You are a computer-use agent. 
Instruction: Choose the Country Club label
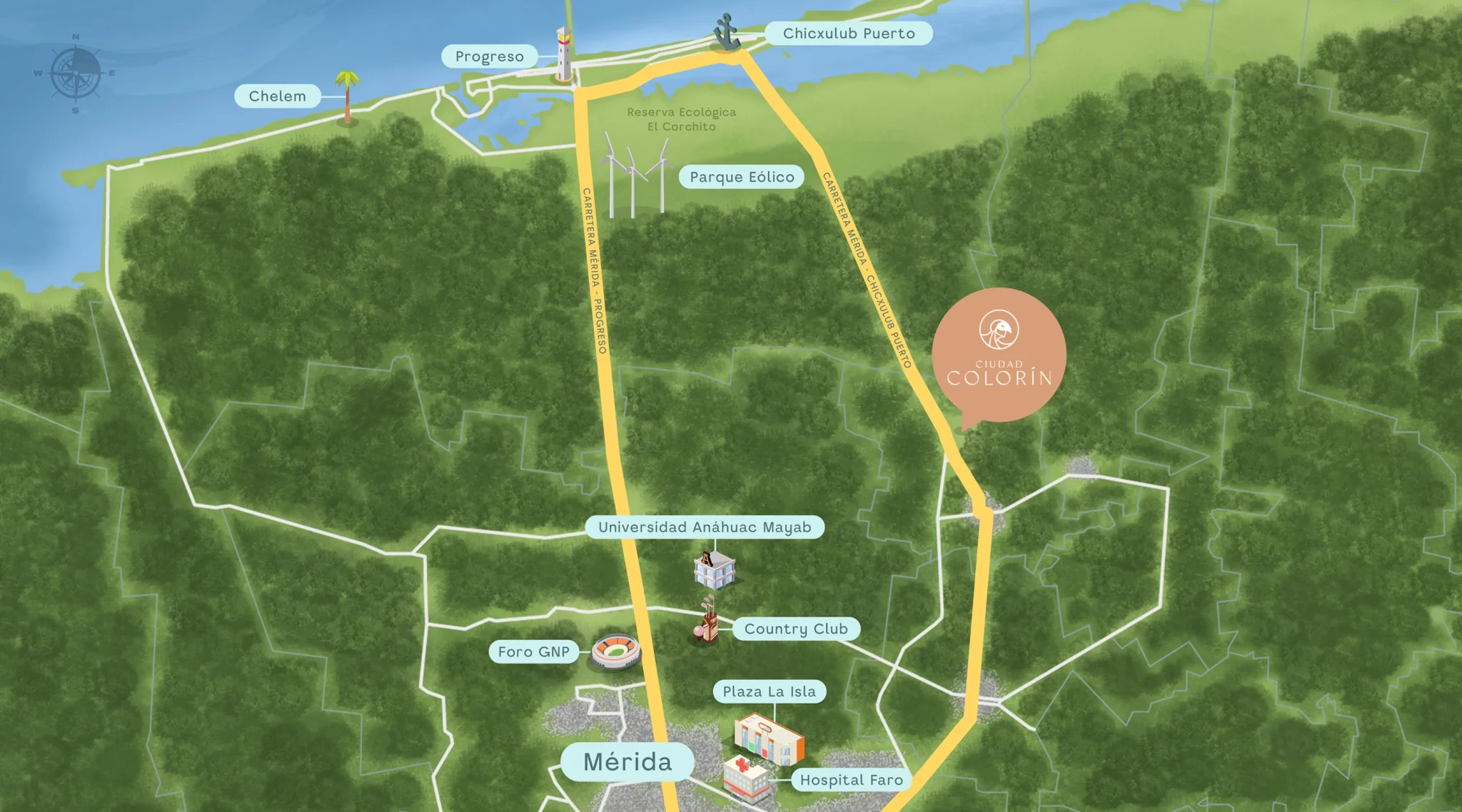tap(796, 629)
